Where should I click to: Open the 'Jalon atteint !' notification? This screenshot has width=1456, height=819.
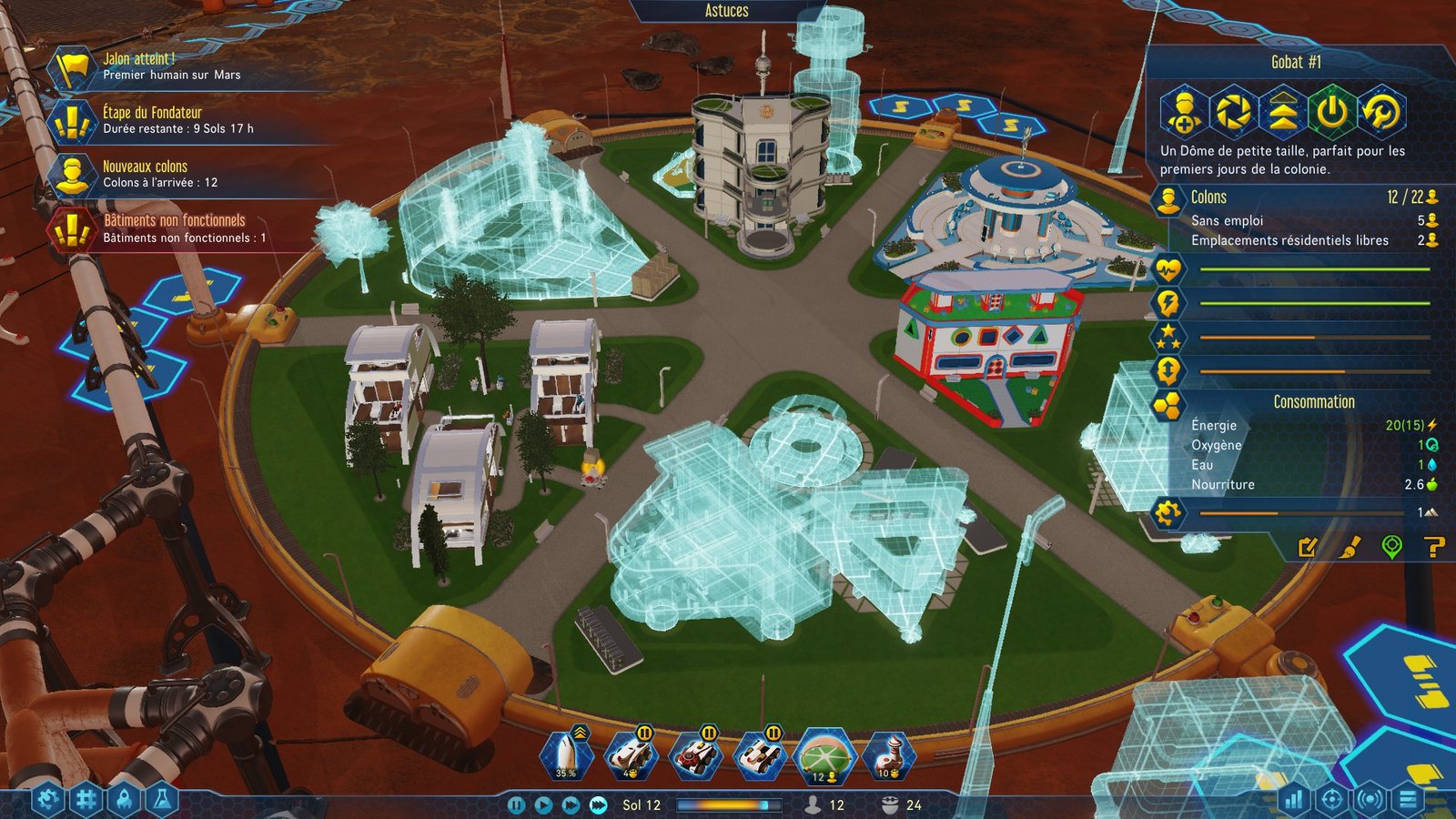coord(171,66)
